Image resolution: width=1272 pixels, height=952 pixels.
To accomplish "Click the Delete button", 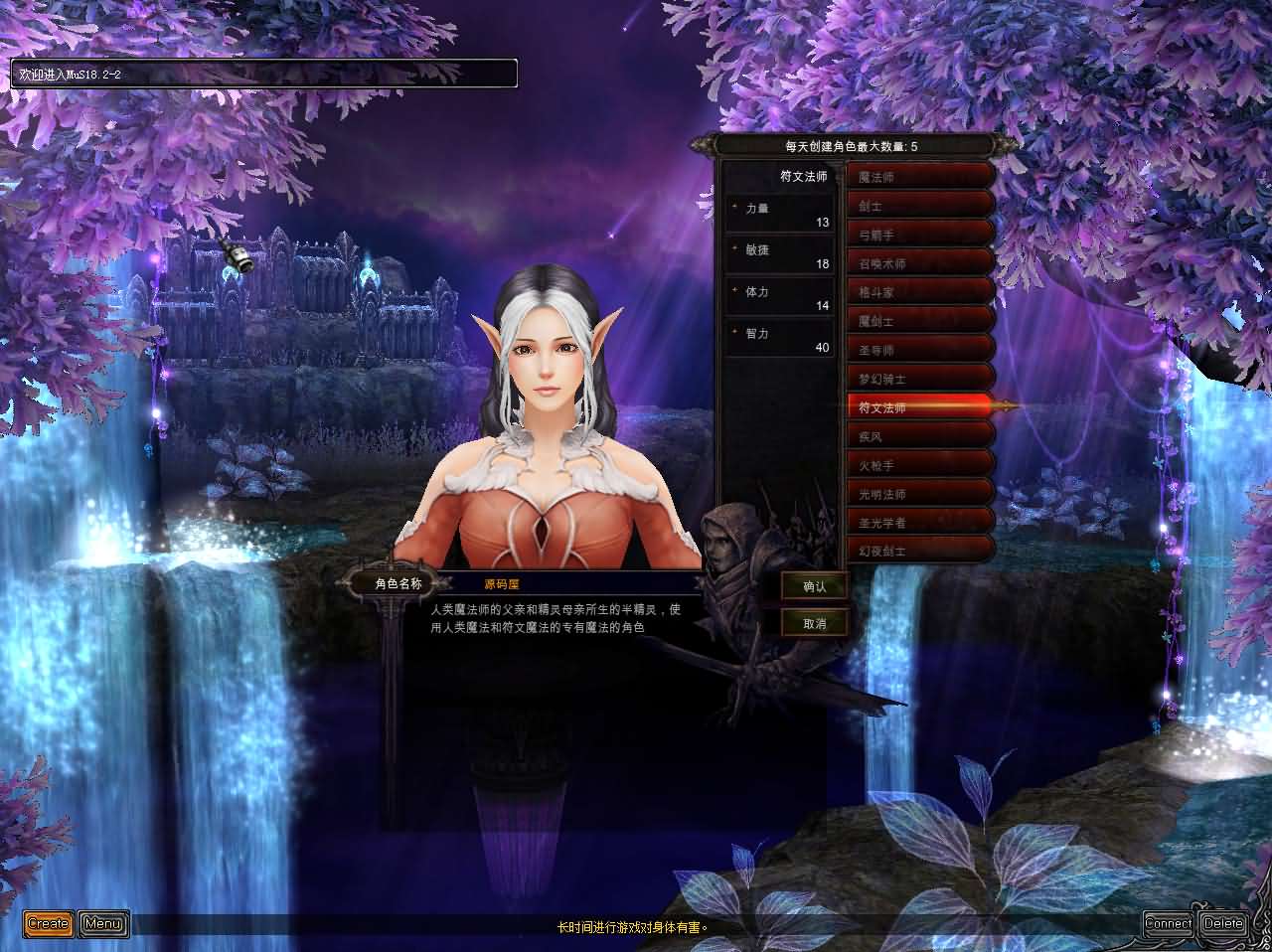I will [1223, 923].
